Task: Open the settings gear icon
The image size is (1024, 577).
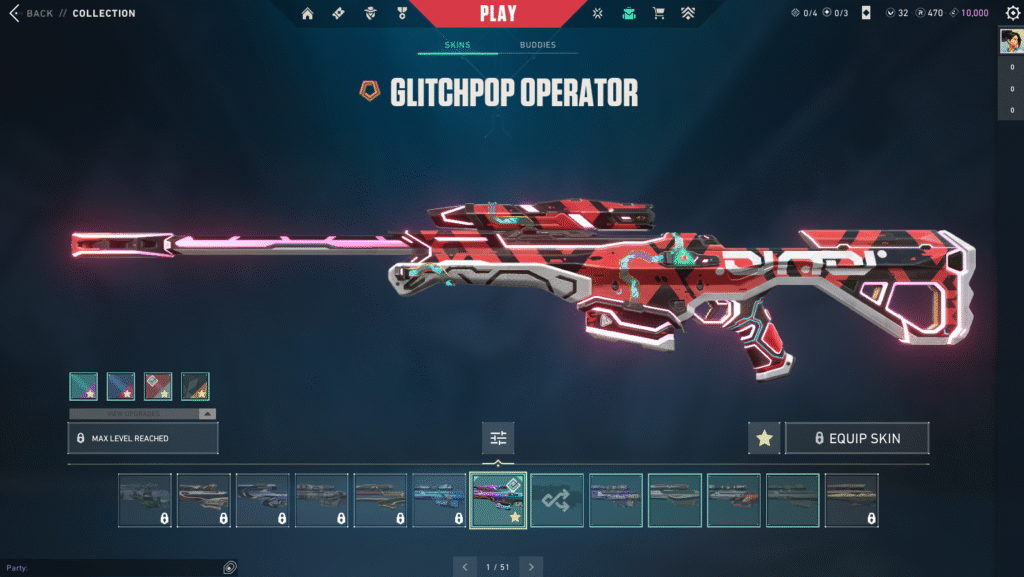Action: (1012, 14)
